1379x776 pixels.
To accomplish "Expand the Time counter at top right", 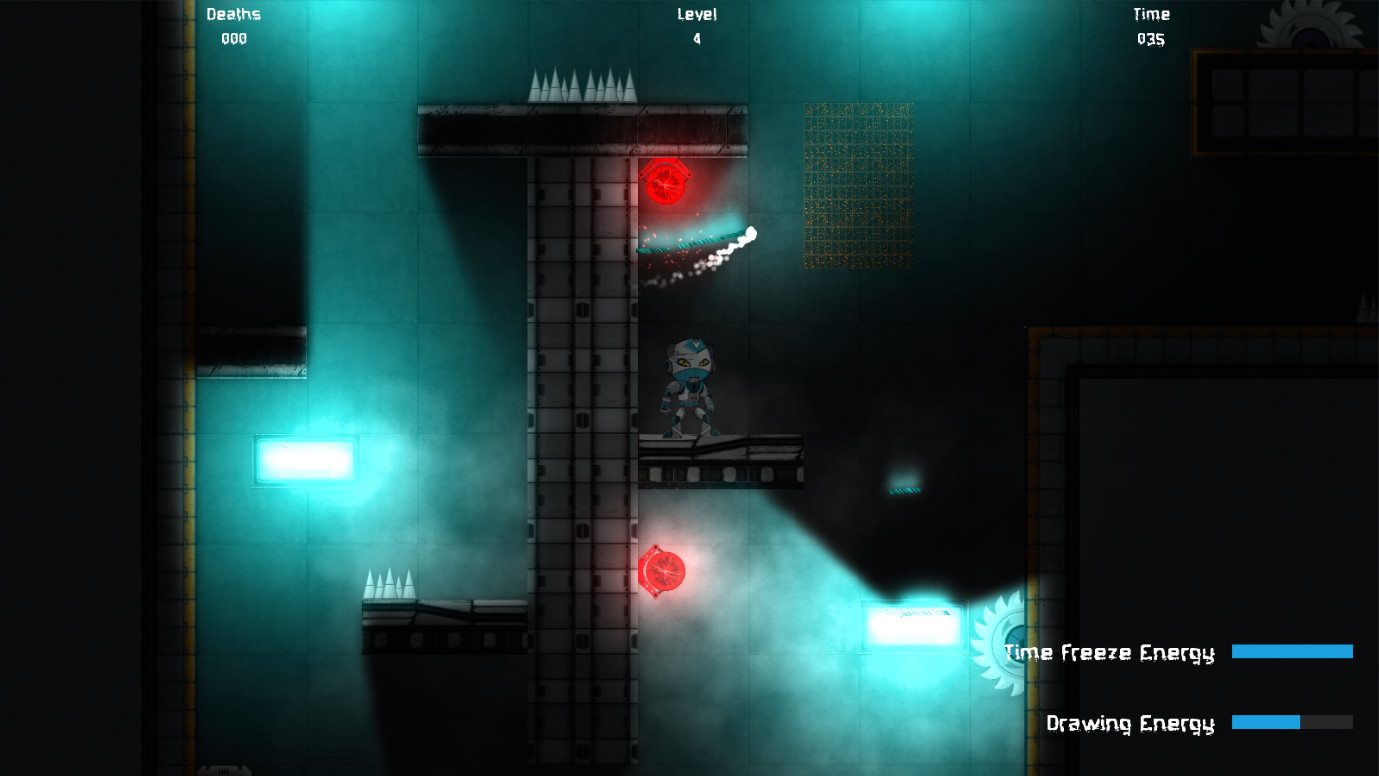I will click(x=1150, y=27).
